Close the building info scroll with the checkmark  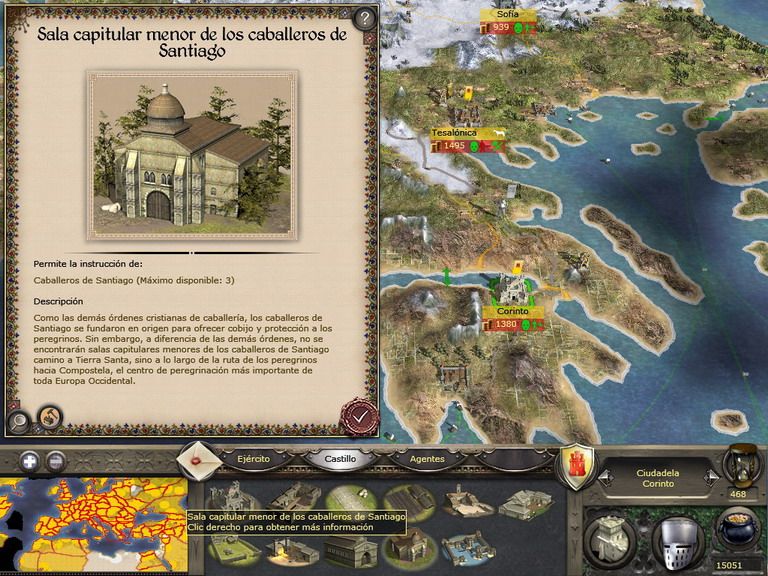tap(356, 414)
